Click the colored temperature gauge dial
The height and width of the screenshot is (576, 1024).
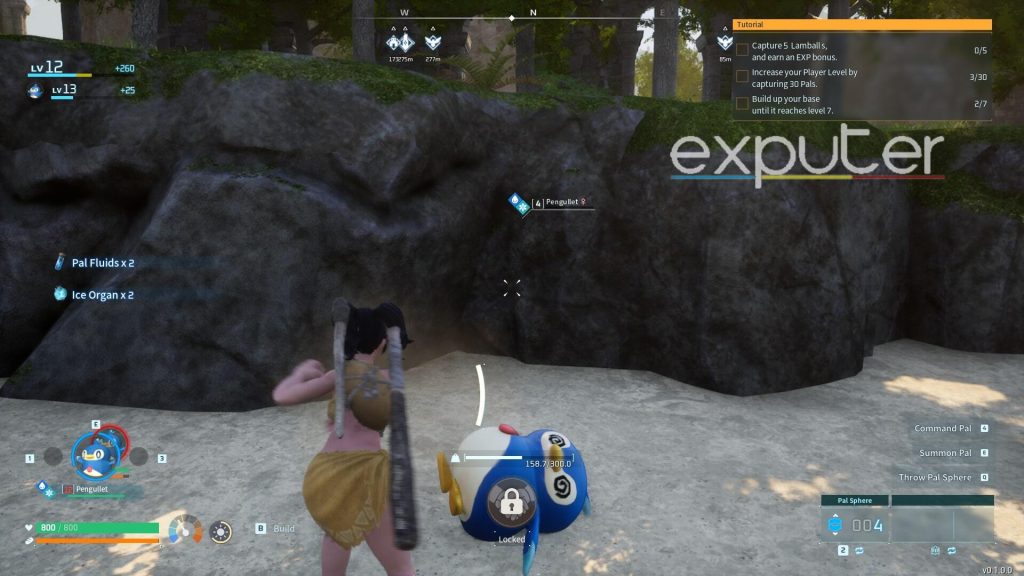coord(183,529)
